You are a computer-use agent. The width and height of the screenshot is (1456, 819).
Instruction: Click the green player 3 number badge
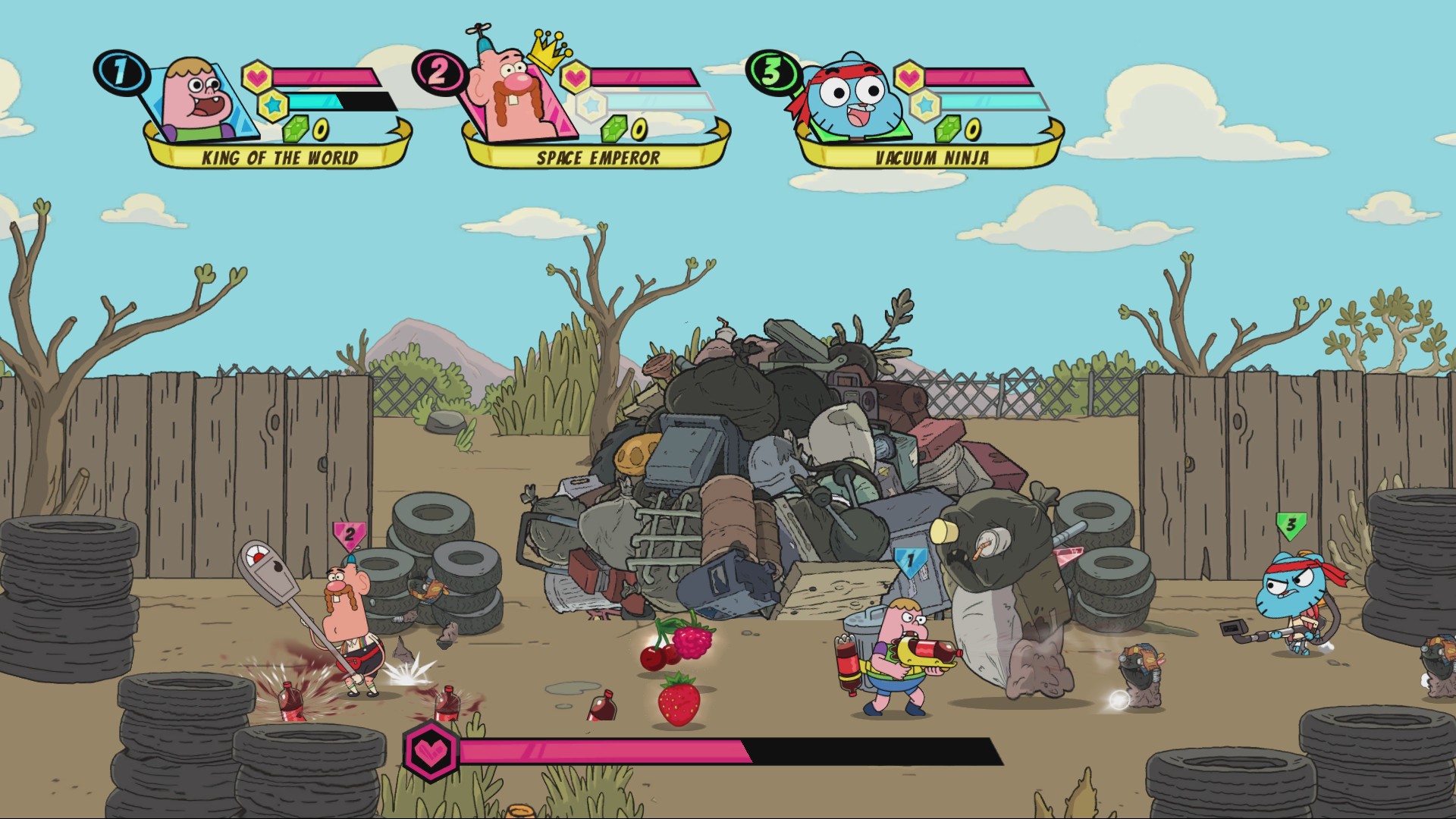click(x=772, y=72)
